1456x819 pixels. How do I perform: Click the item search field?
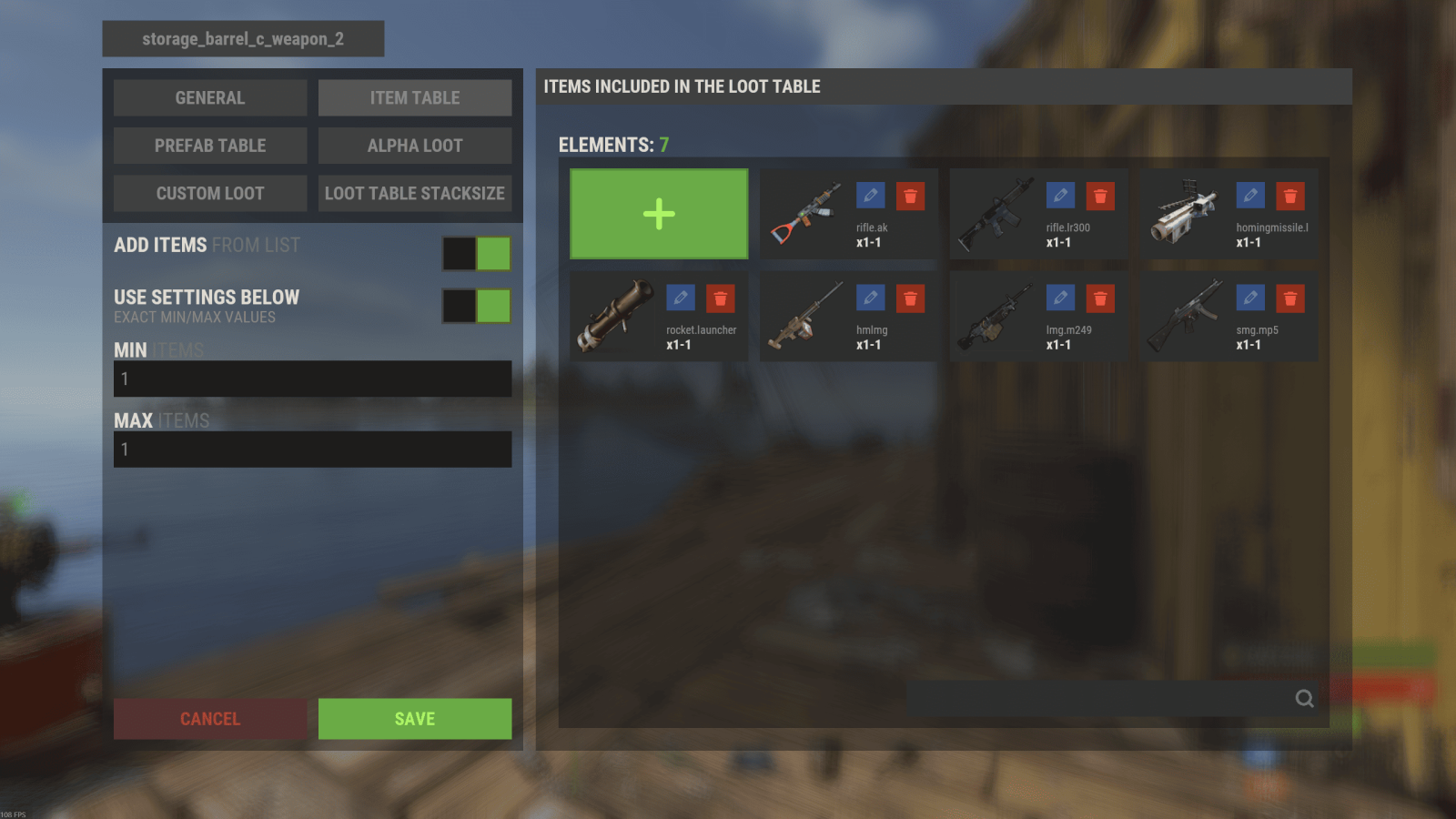(x=1099, y=699)
